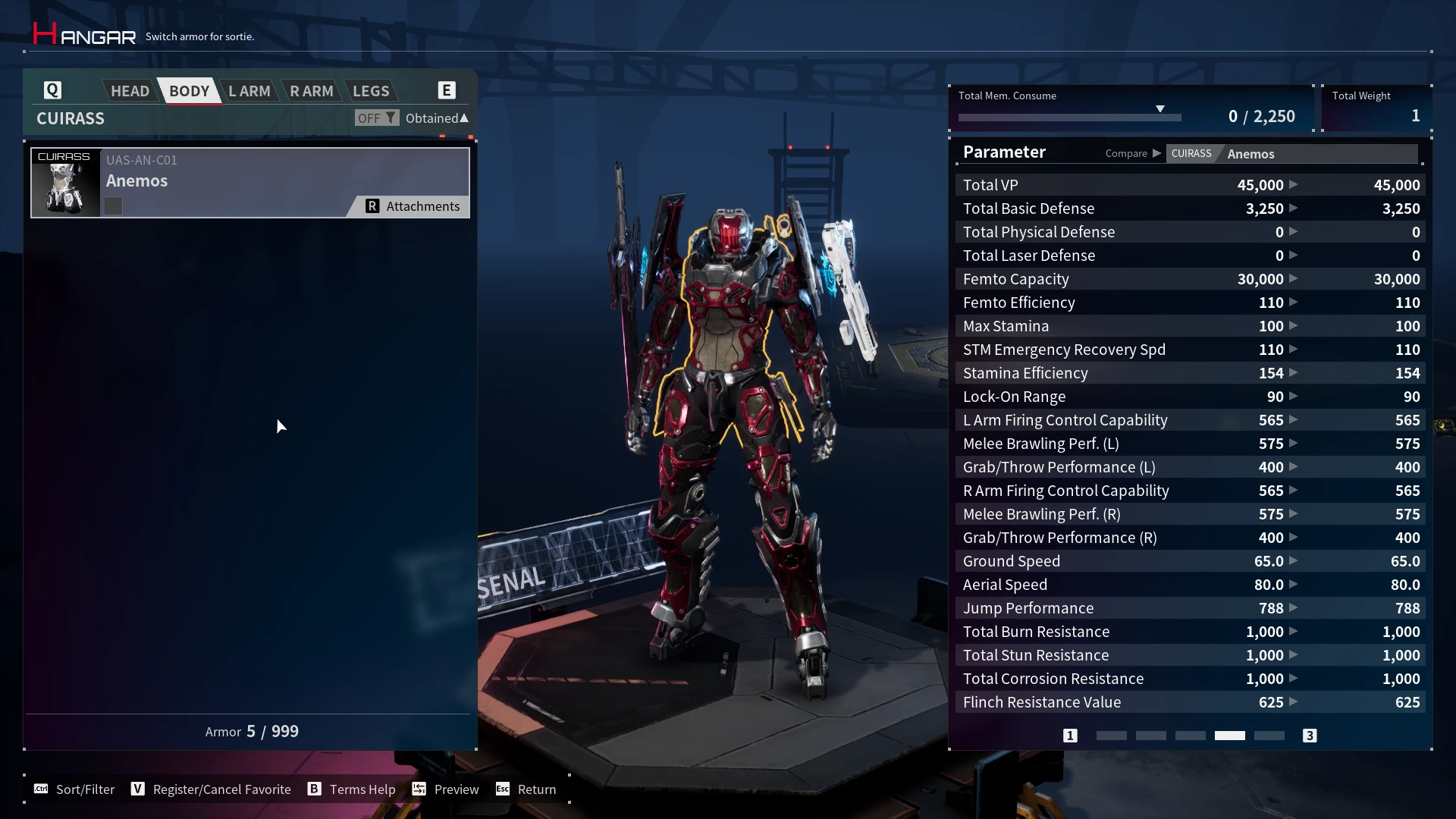Register or cancel favorite armor

click(x=211, y=789)
